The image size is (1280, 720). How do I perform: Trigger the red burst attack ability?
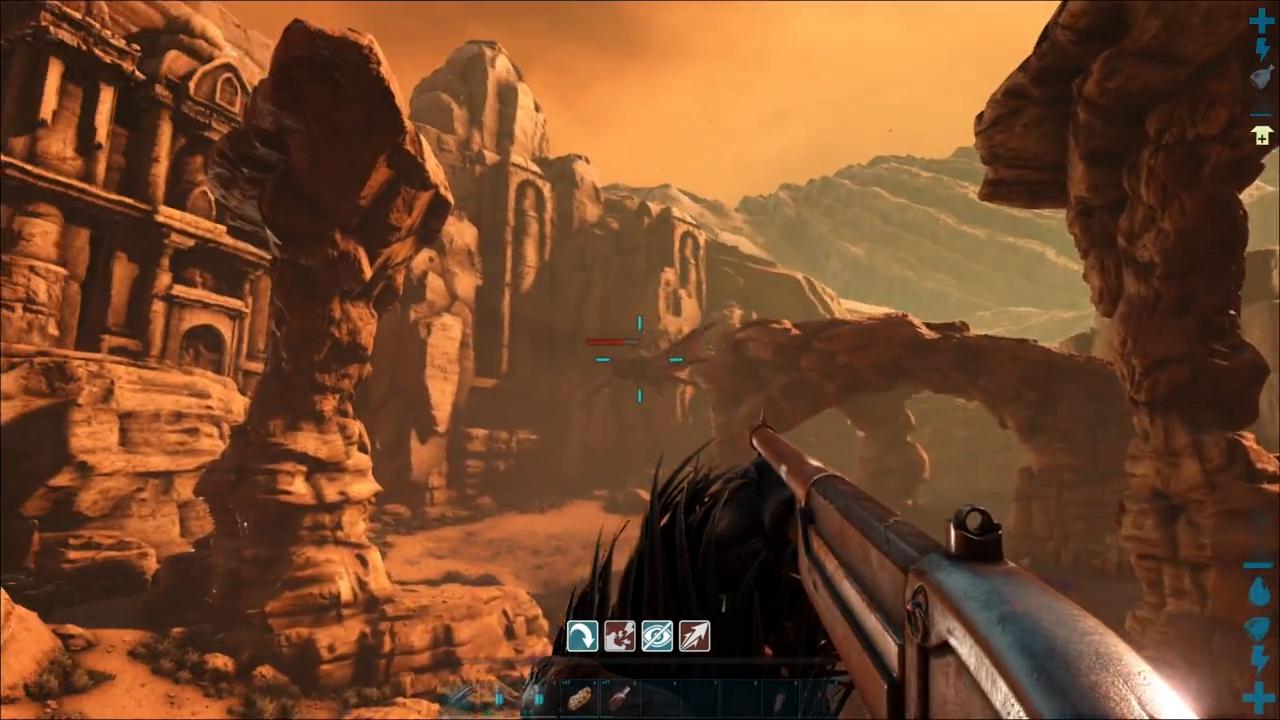[619, 636]
